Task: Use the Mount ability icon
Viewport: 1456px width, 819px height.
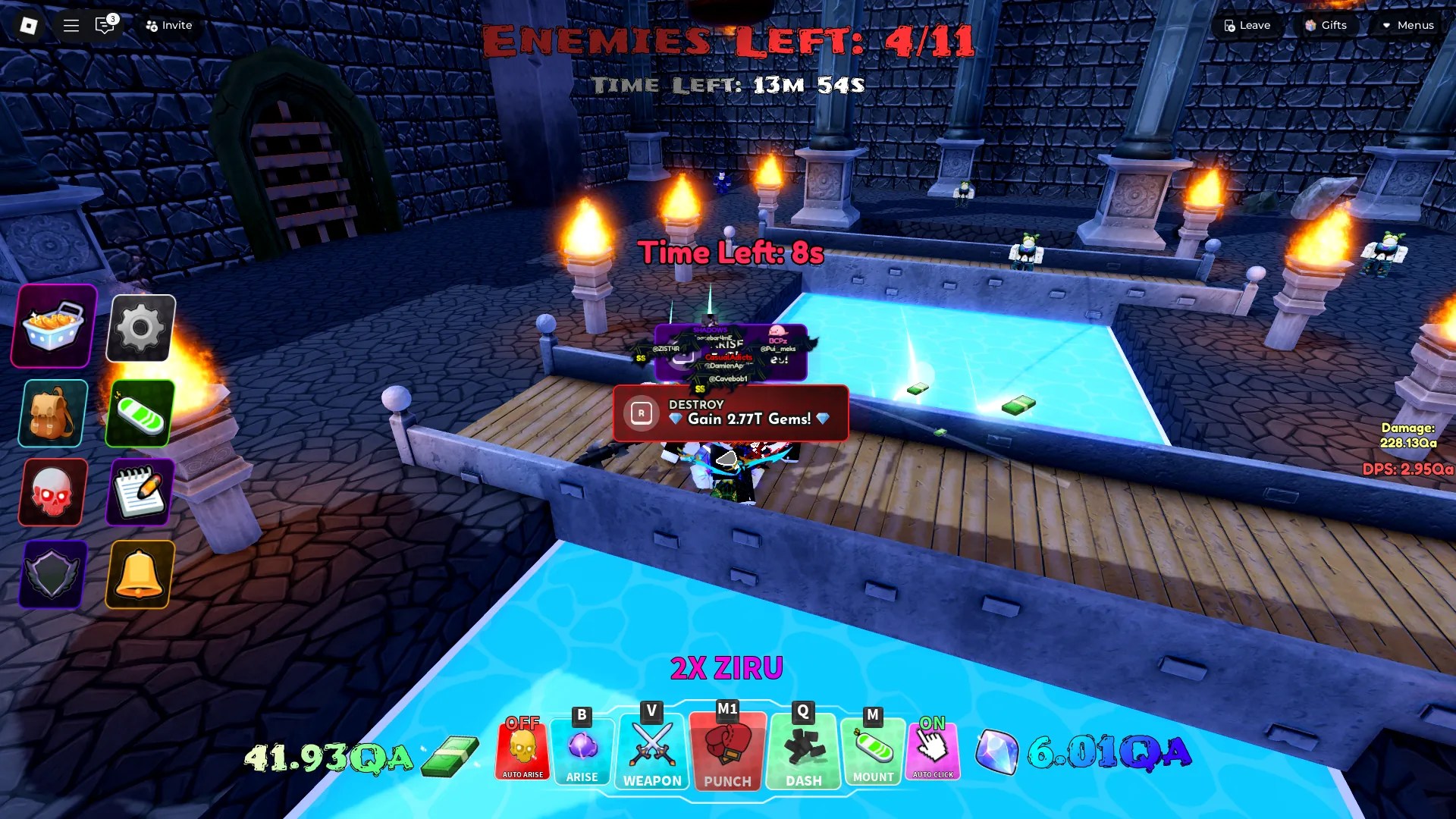Action: (872, 751)
